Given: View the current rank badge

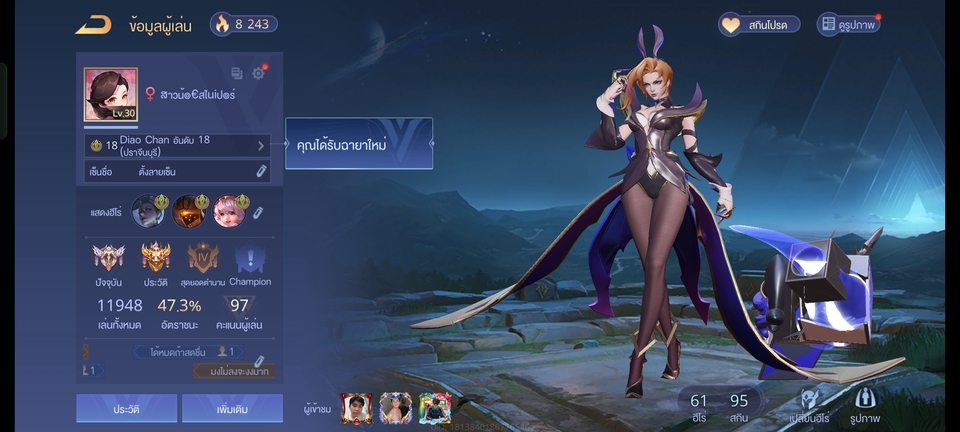Looking at the screenshot, I should [x=109, y=259].
